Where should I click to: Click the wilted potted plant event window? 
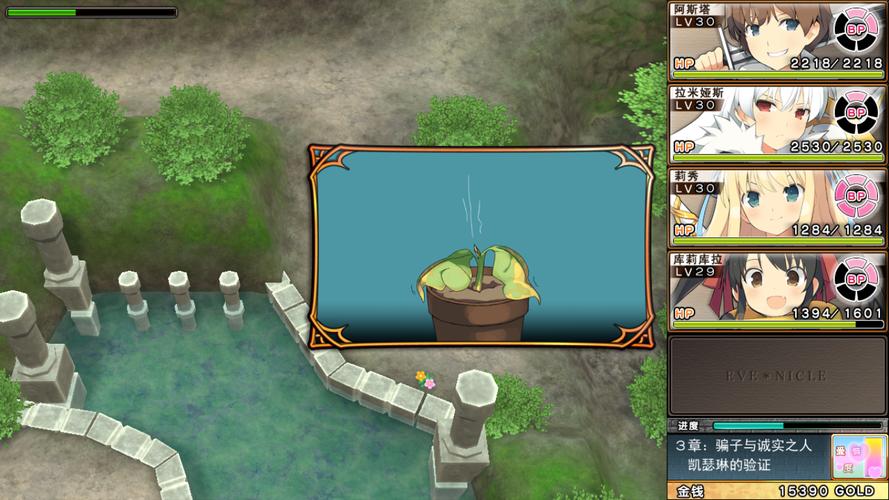tap(482, 246)
